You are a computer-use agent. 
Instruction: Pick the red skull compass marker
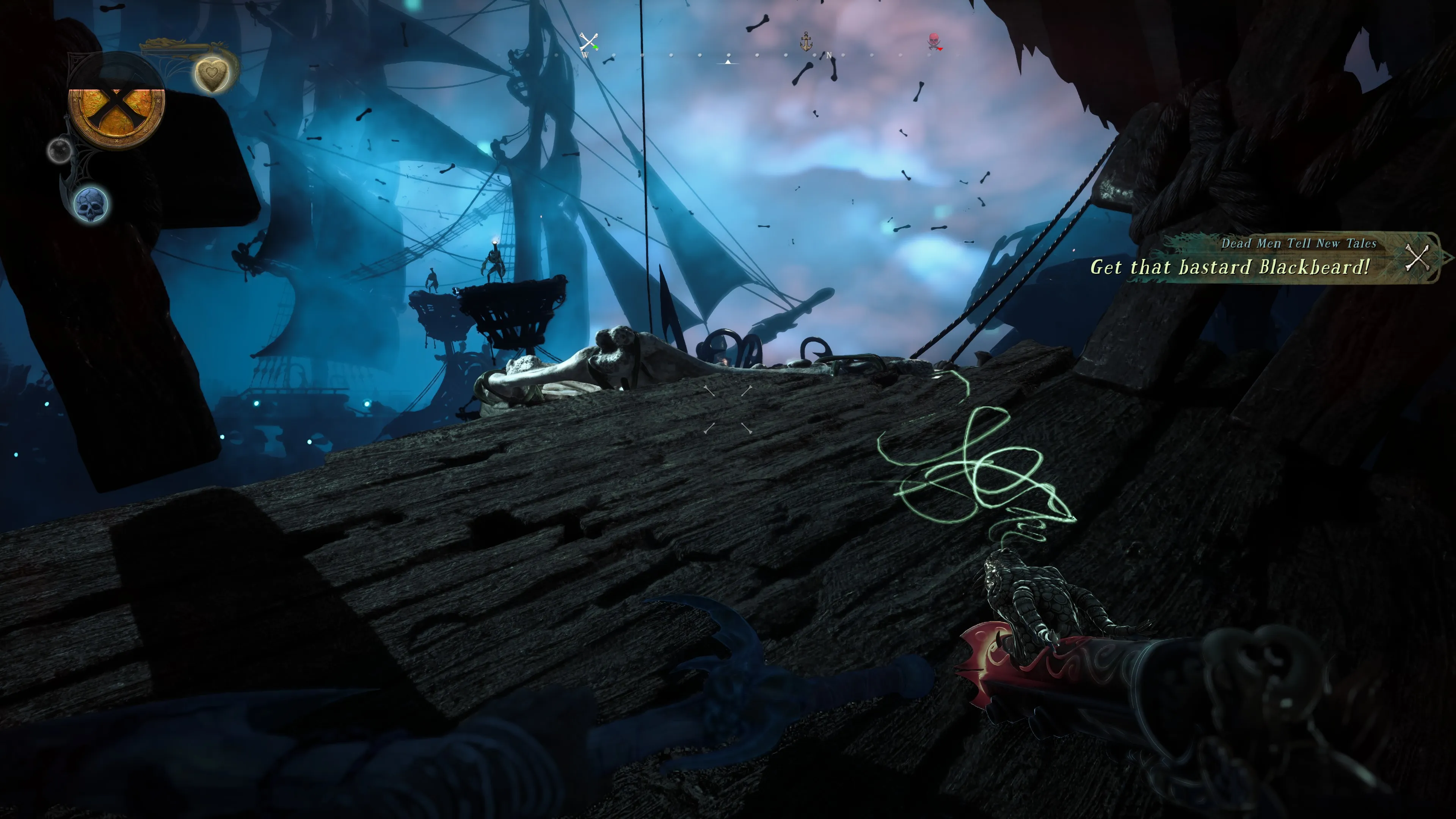(x=934, y=41)
